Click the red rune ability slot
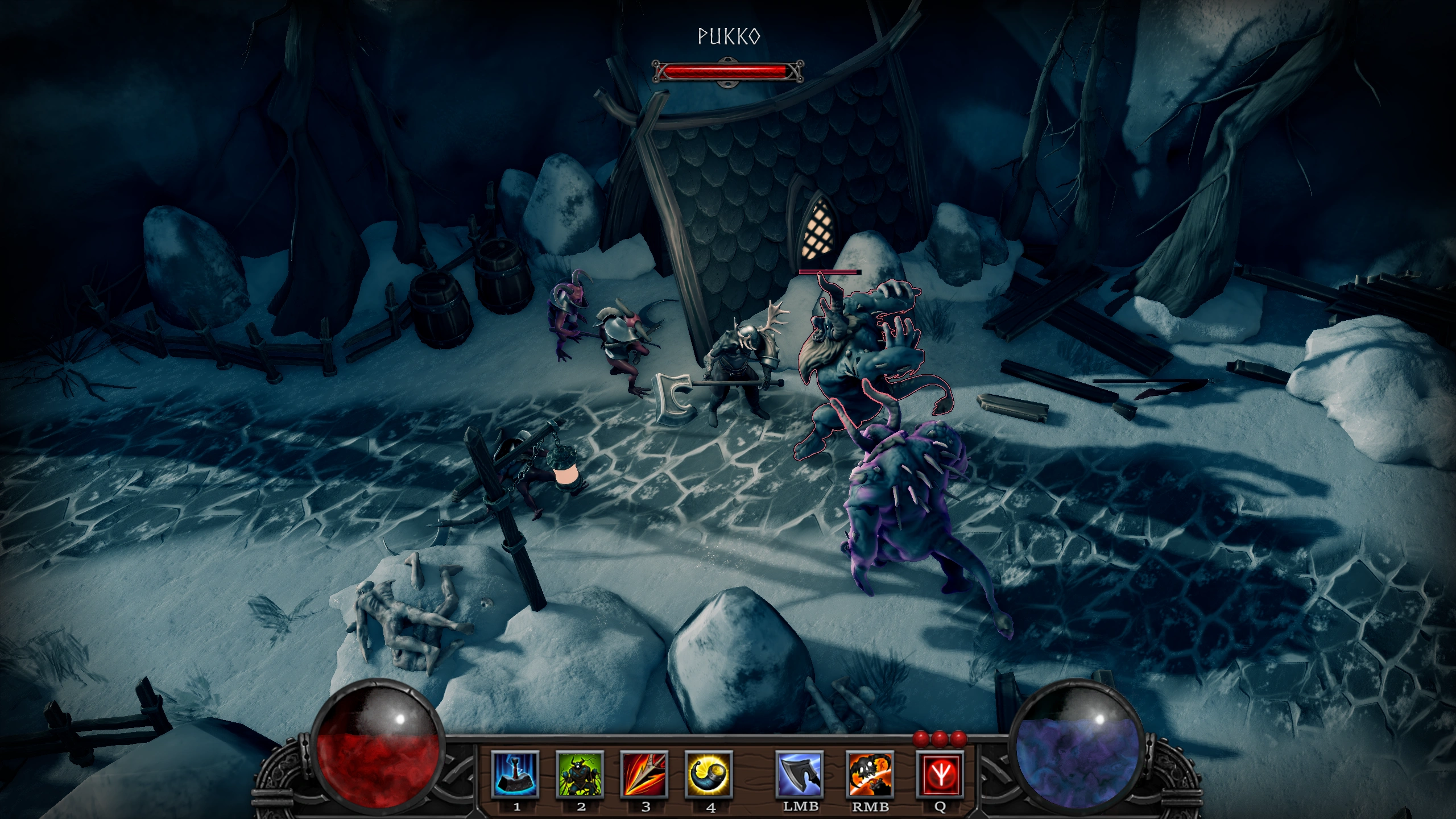Screen dimensions: 1456x819 [940, 774]
